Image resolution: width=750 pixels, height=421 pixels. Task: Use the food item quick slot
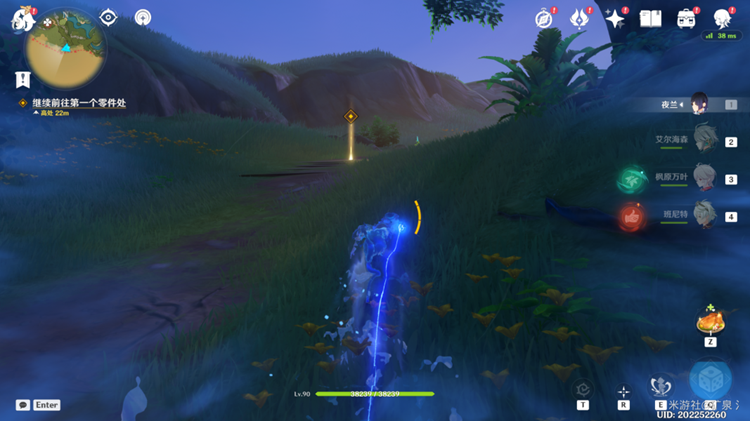711,321
